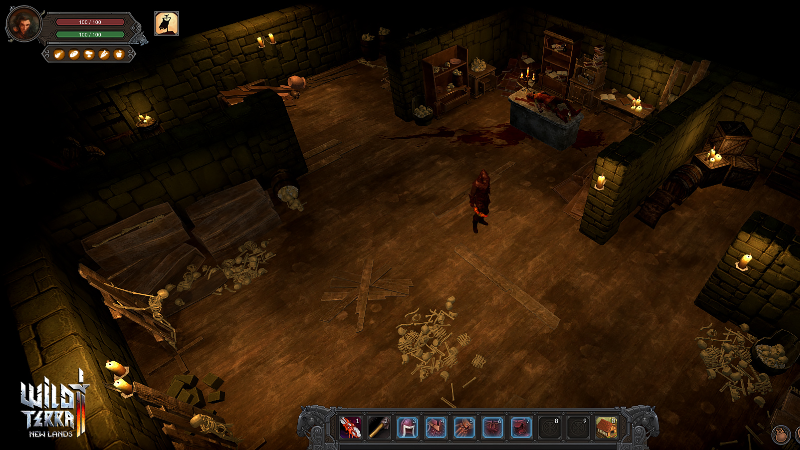Select the red gloves hotbar slot
Screen dimensions: 800x450
pyautogui.click(x=465, y=428)
